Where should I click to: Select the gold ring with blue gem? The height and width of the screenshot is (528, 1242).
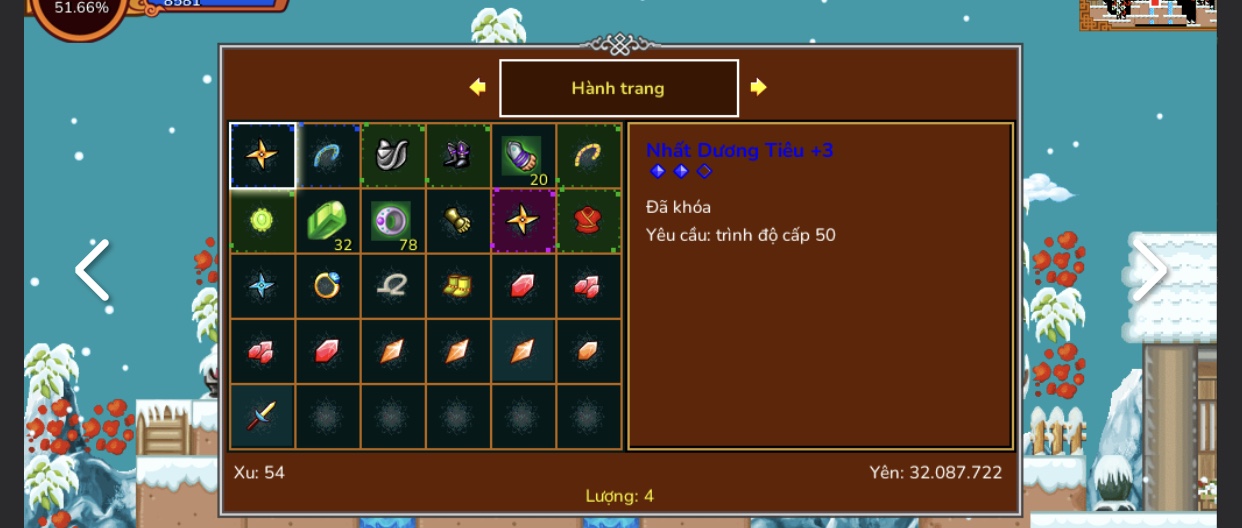(327, 286)
